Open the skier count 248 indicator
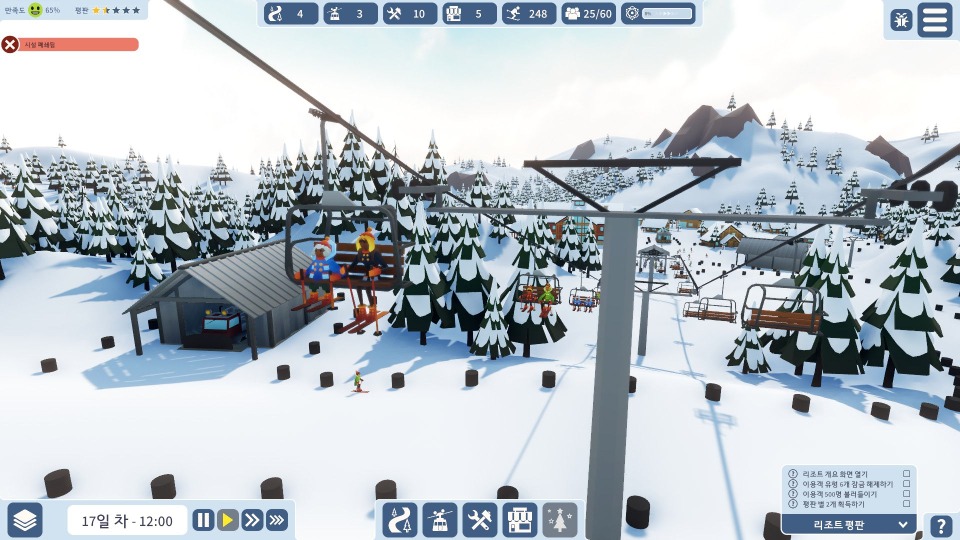Image resolution: width=960 pixels, height=540 pixels. pos(529,14)
